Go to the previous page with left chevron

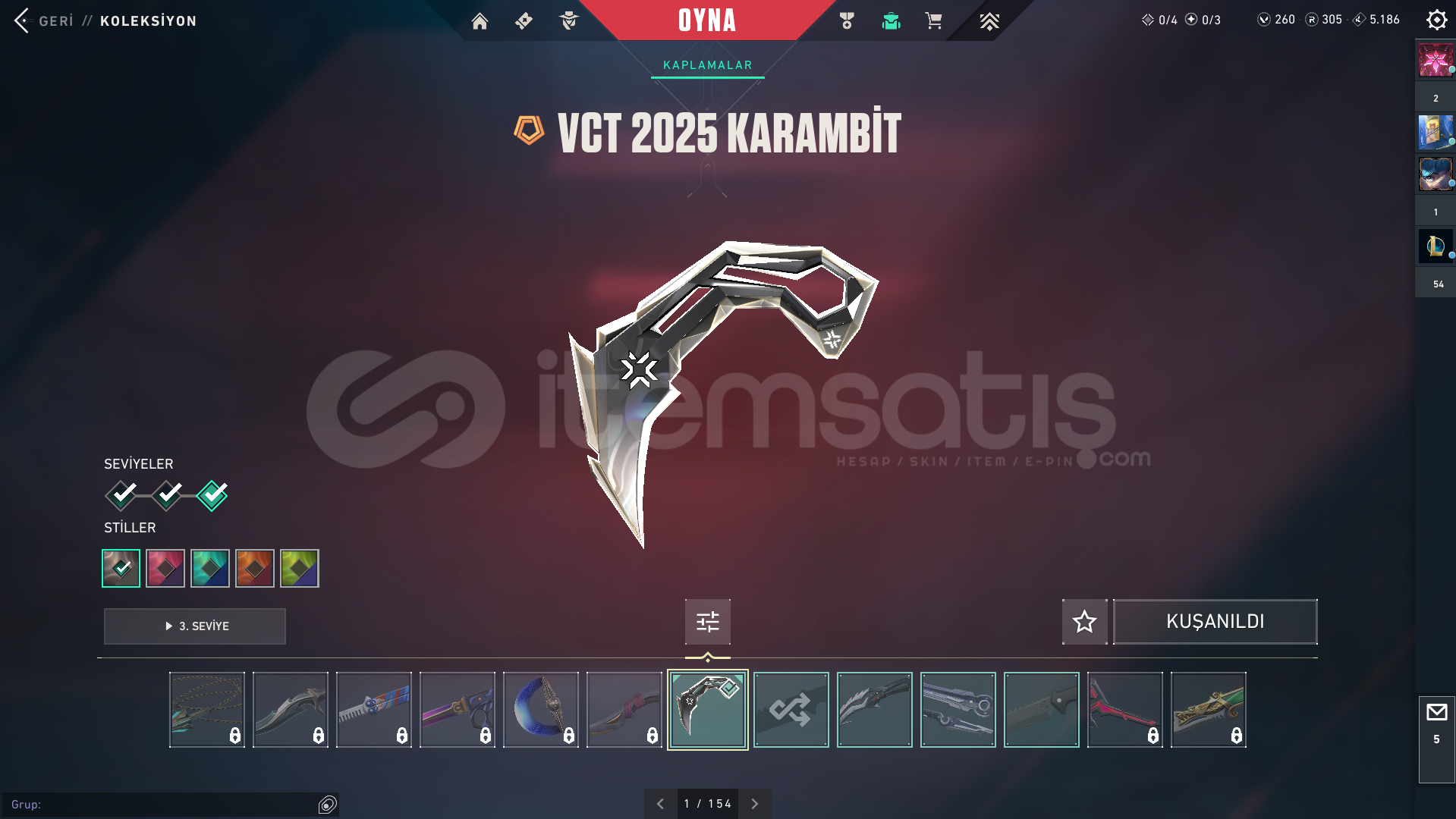660,803
